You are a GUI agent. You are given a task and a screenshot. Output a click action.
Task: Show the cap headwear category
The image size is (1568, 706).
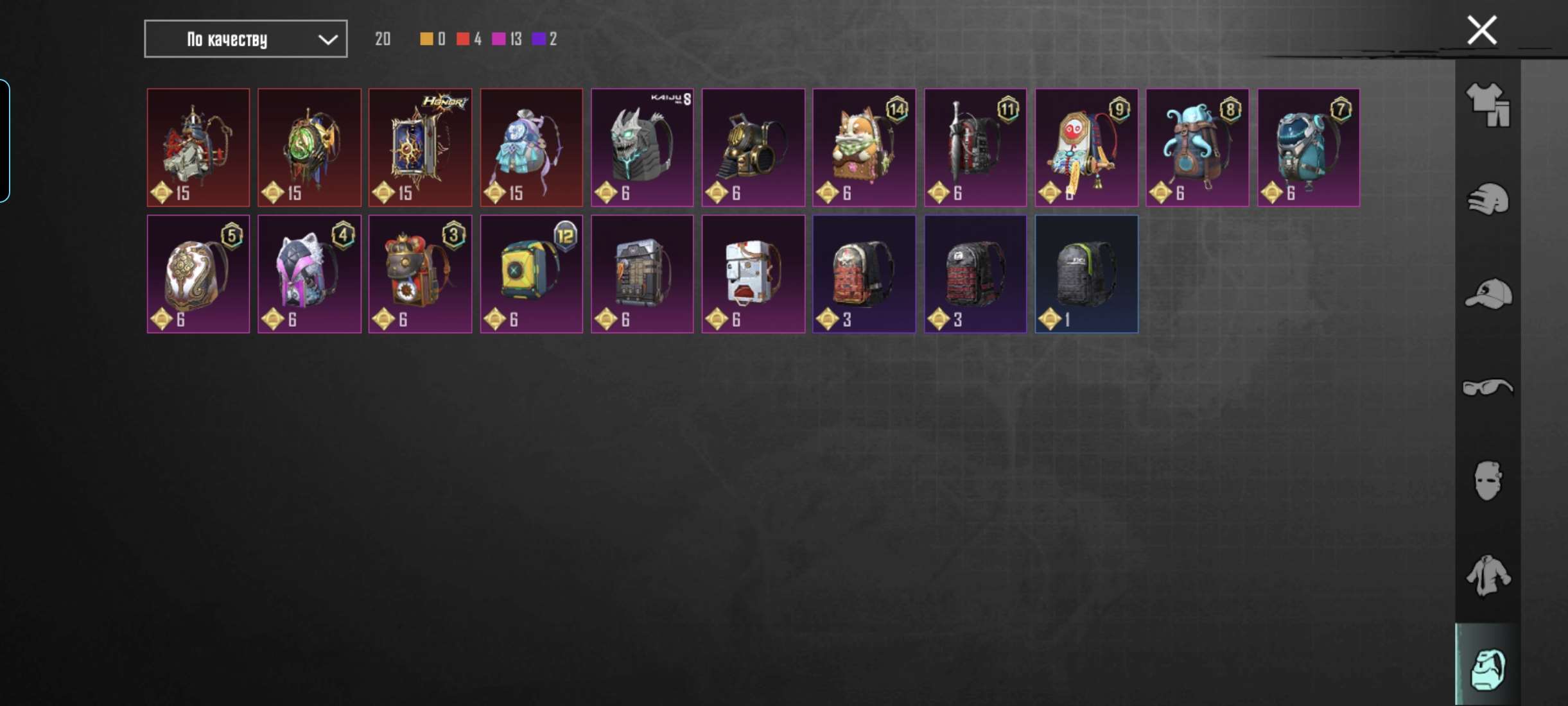[x=1488, y=294]
